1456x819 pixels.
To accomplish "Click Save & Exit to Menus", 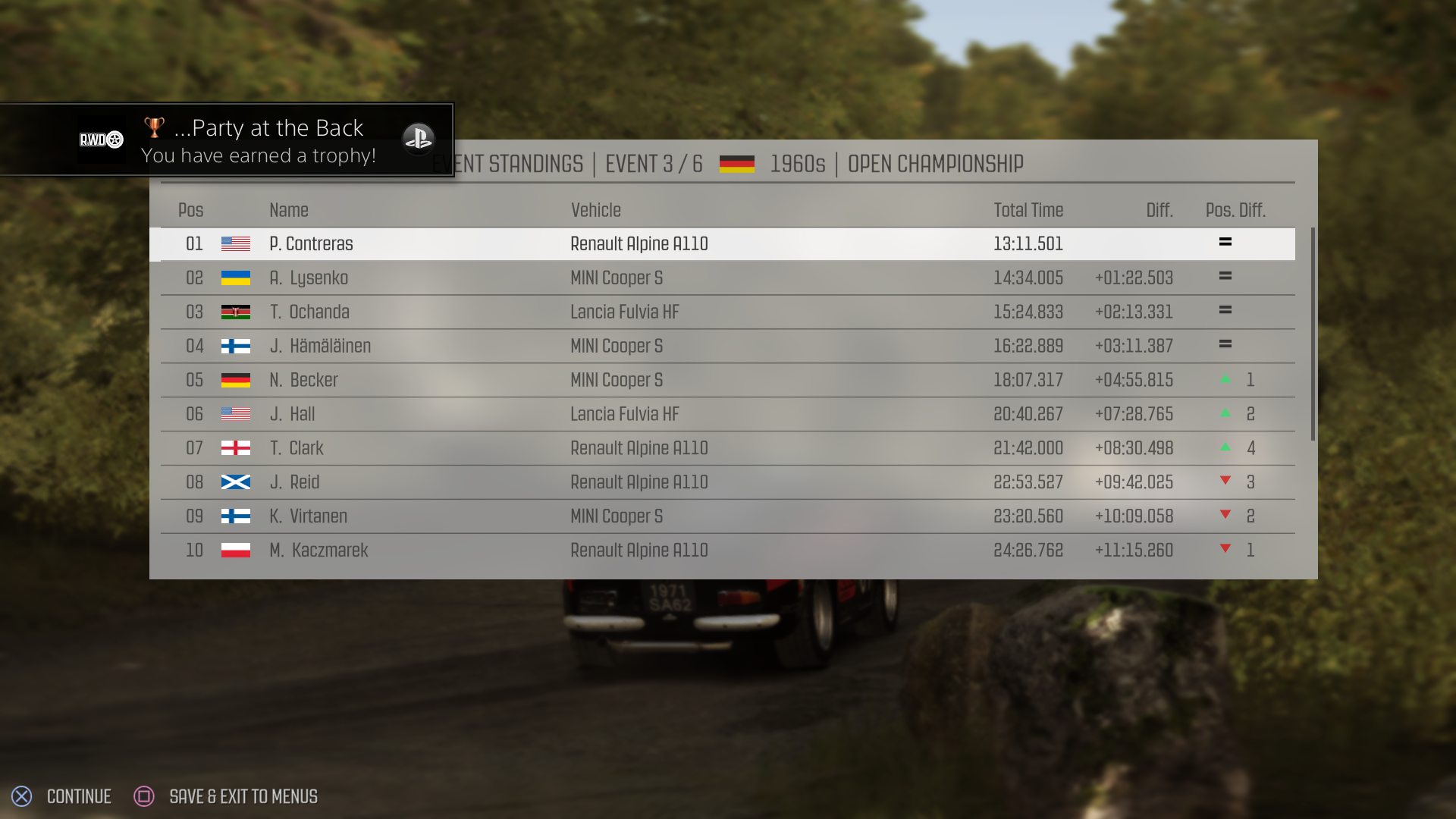I will [x=243, y=796].
